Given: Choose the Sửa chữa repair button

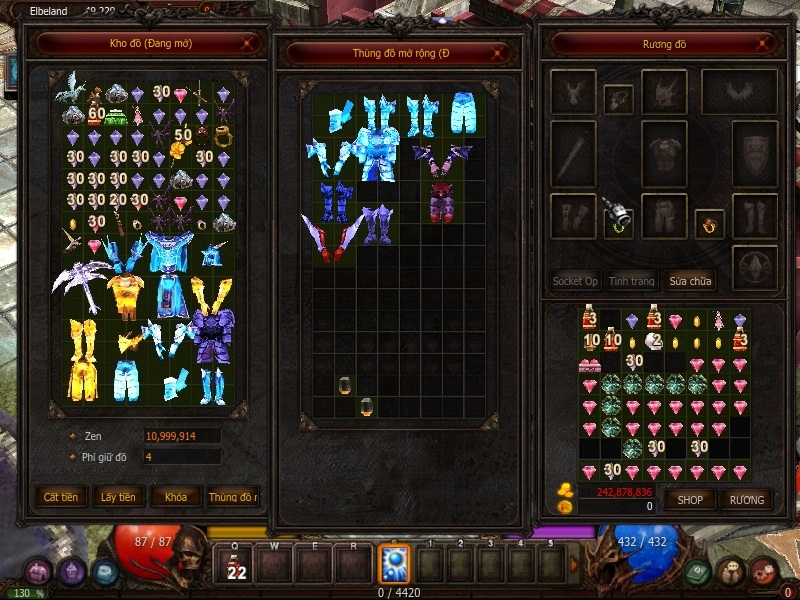Looking at the screenshot, I should tap(691, 281).
